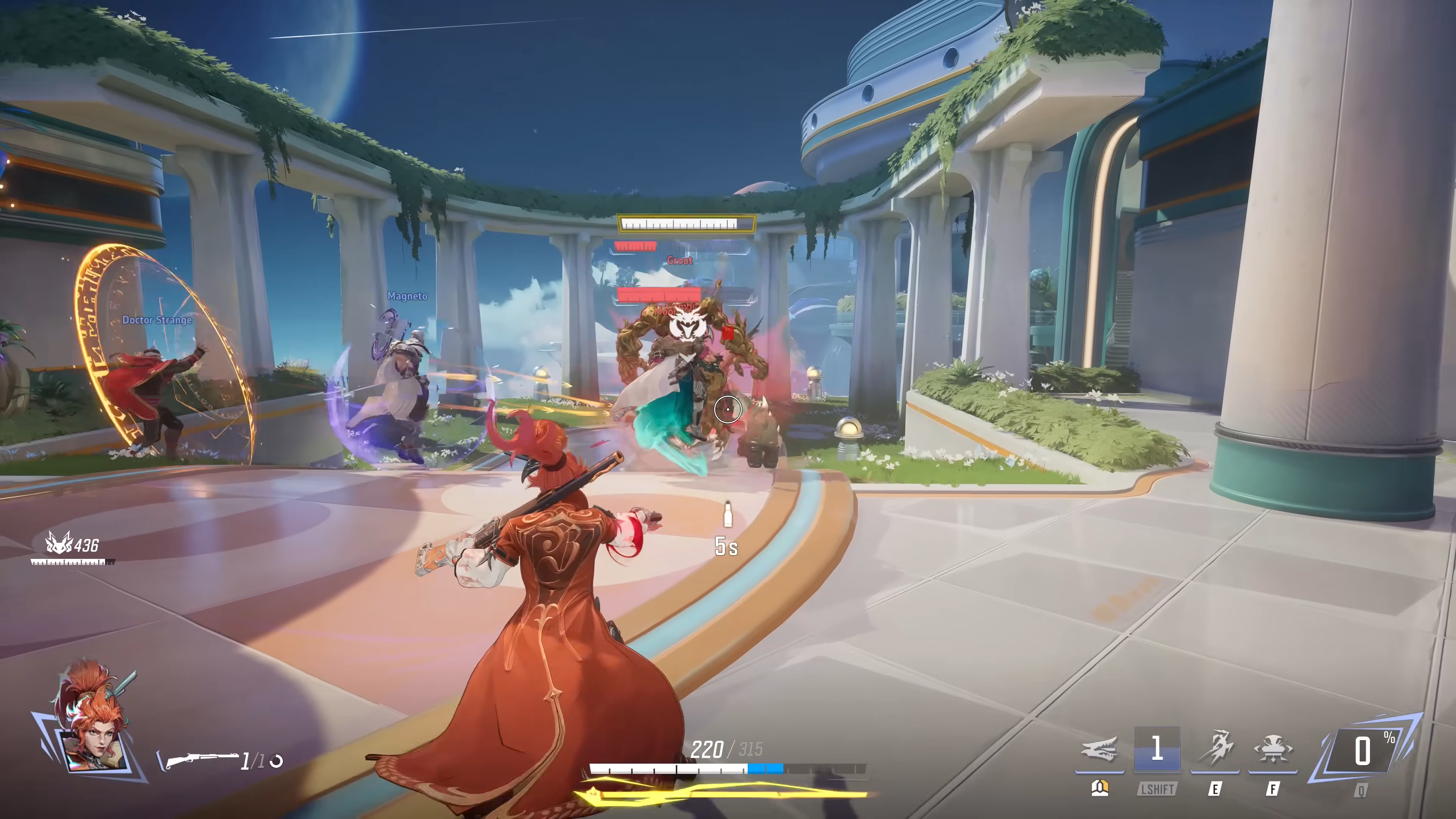The width and height of the screenshot is (1456, 819).
Task: Click the bottle cooldown icon near the crosshair
Action: [728, 515]
